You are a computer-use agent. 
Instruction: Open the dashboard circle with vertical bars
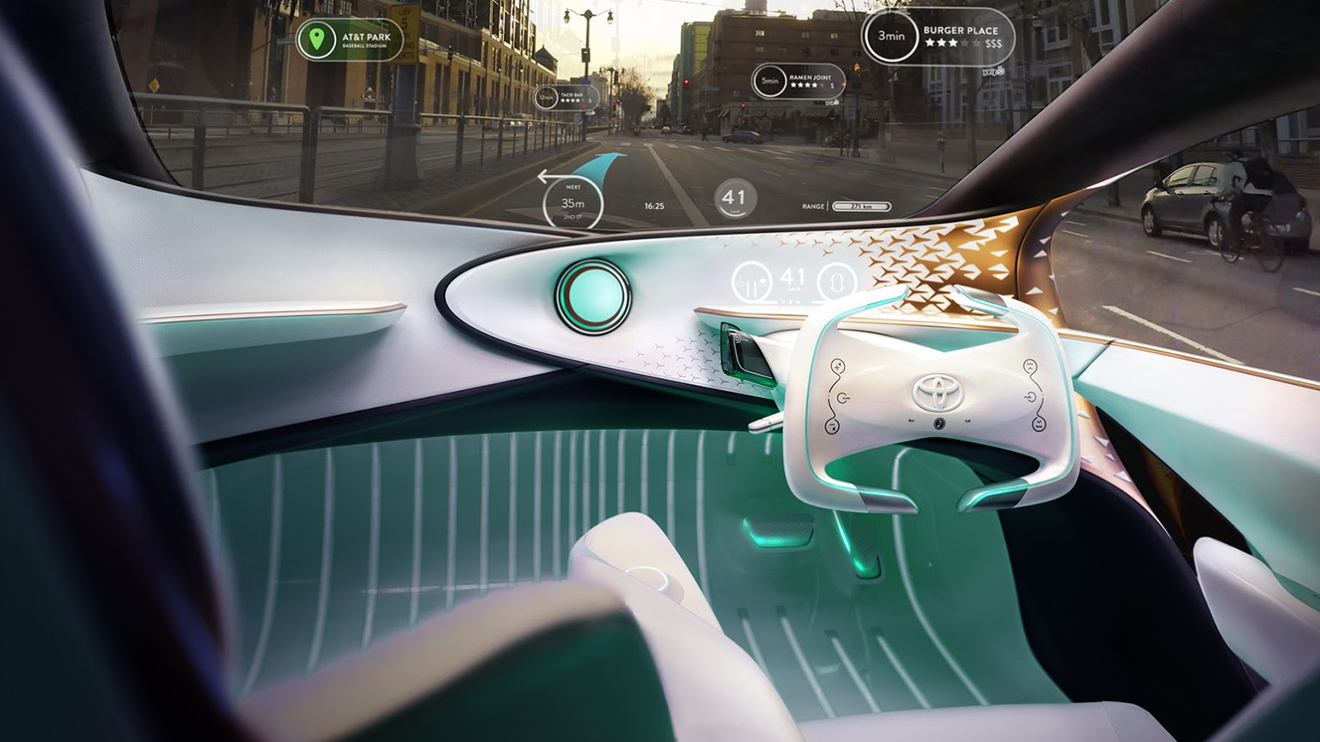click(x=751, y=282)
